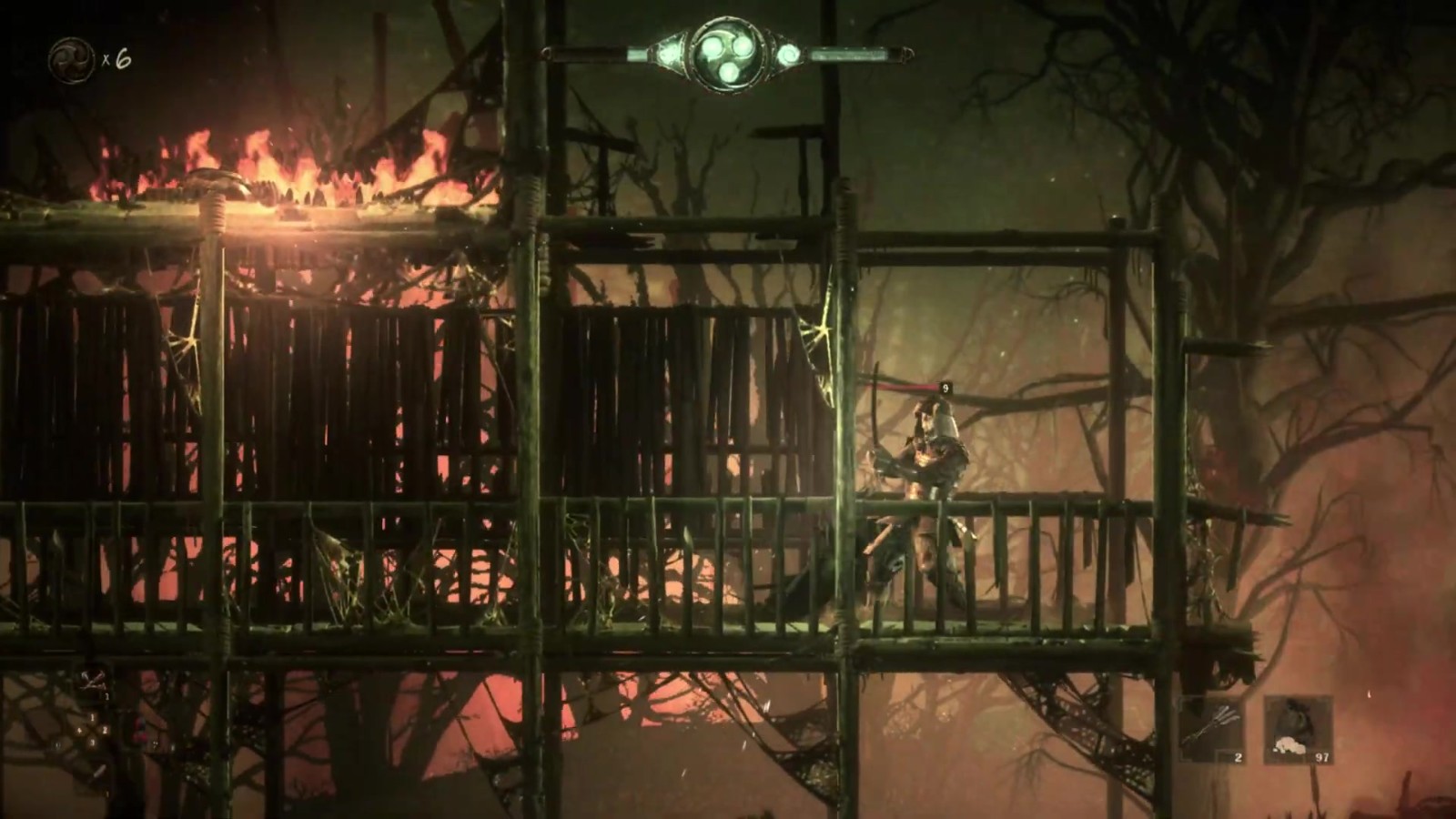Screen dimensions: 1456x819
Task: Click the tomoe coin emblem icon
Action: [66, 57]
